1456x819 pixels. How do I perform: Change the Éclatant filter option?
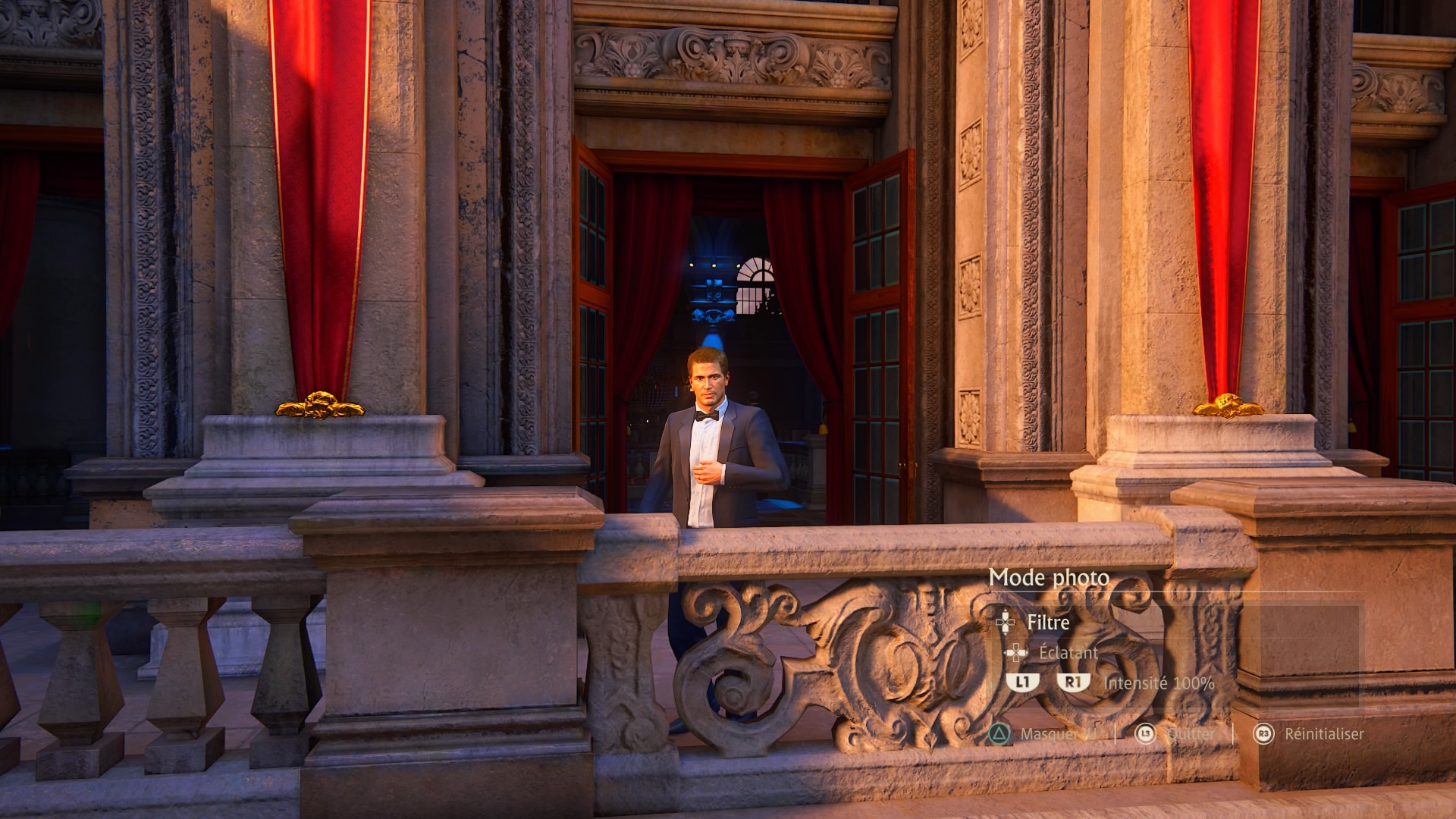[1068, 652]
